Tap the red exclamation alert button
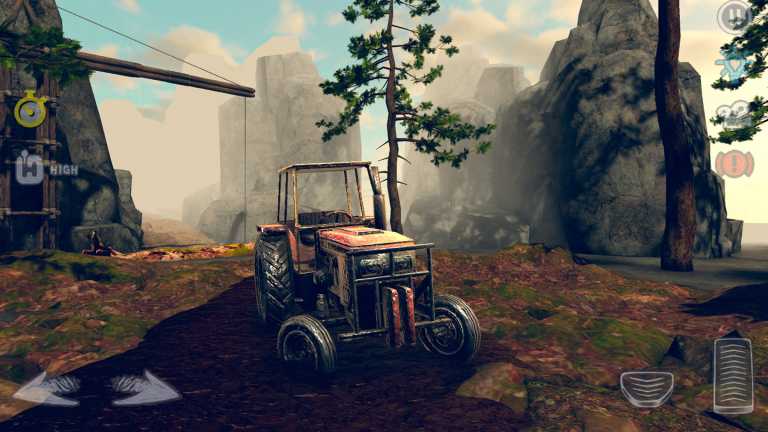Viewport: 768px width, 432px height. 734,163
